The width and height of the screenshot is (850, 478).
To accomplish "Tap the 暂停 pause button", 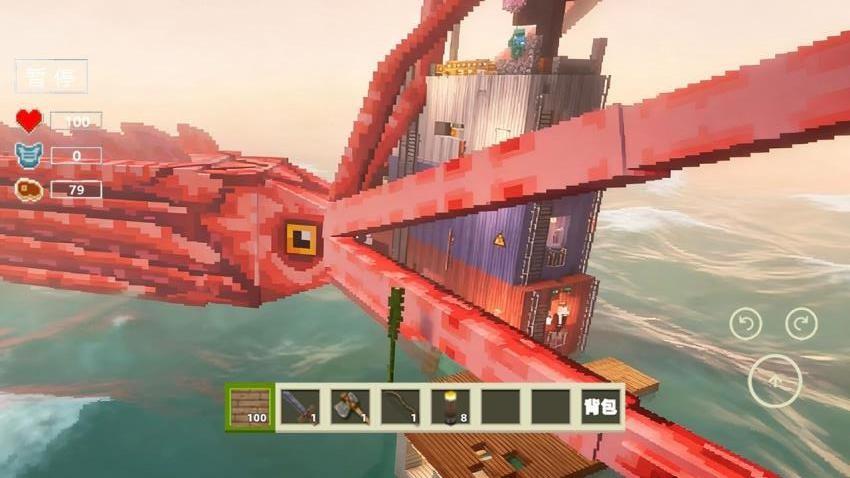I will (51, 76).
